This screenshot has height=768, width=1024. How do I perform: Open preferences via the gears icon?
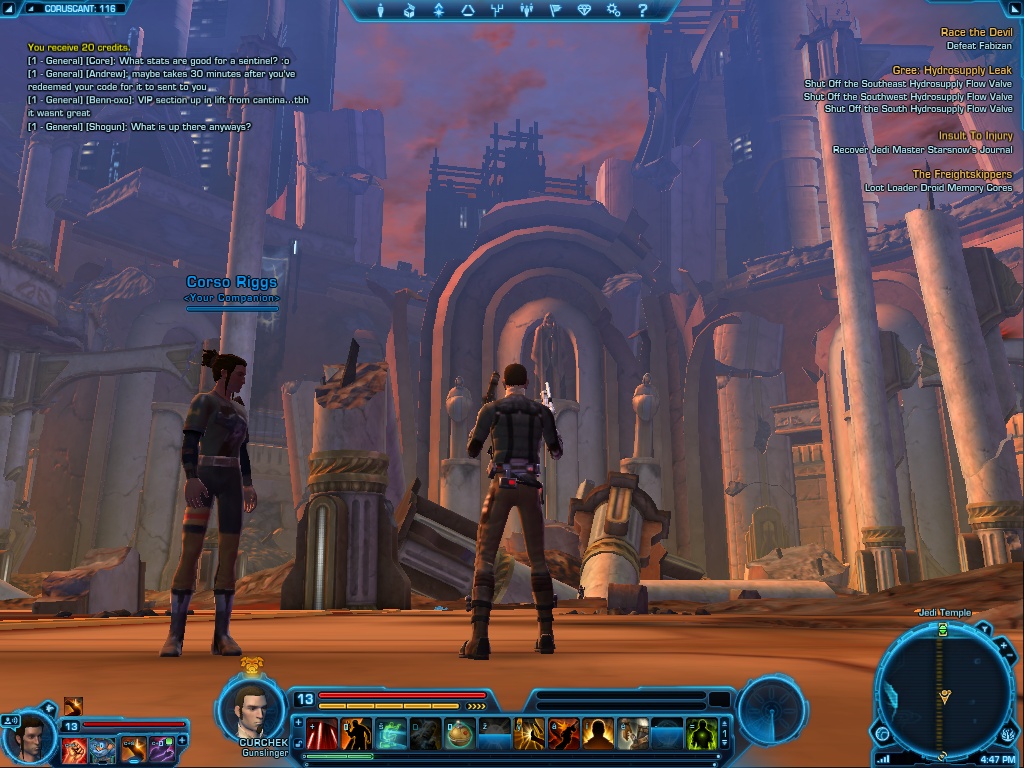point(614,11)
